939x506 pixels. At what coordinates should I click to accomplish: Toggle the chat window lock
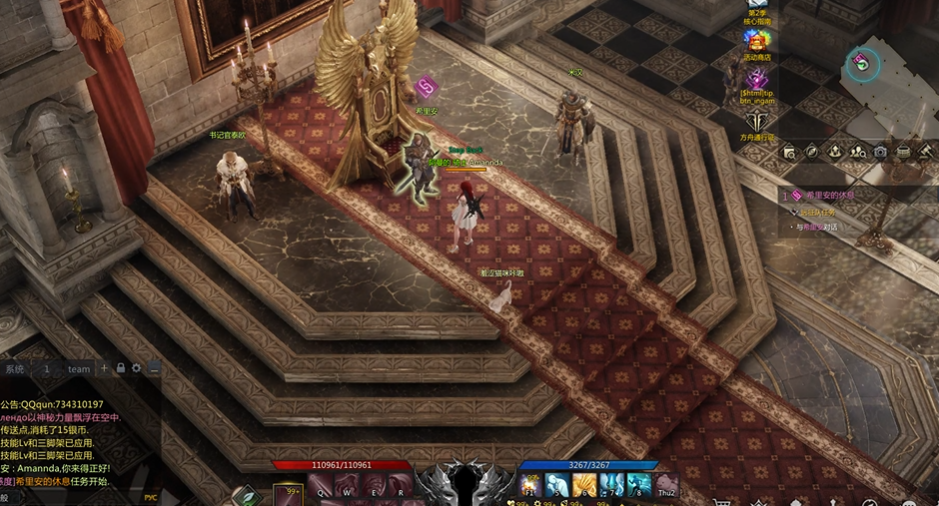pyautogui.click(x=120, y=368)
